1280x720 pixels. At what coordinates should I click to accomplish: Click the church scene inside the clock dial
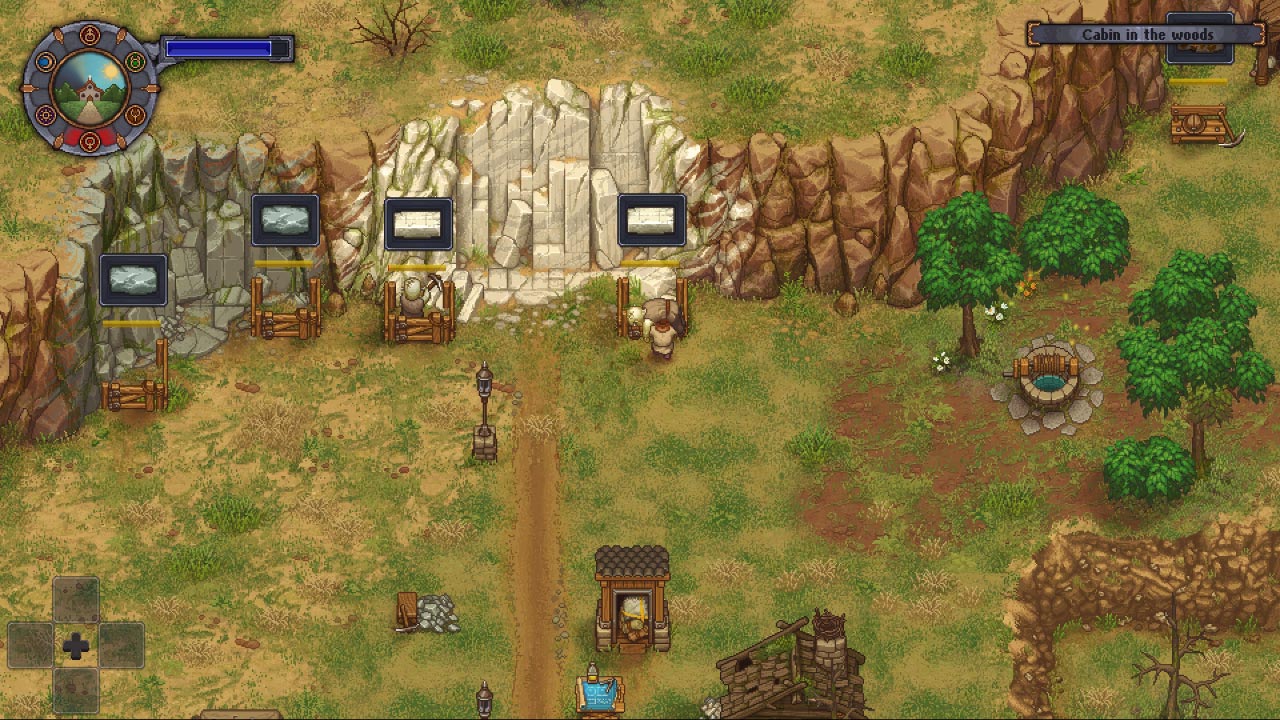[x=89, y=93]
